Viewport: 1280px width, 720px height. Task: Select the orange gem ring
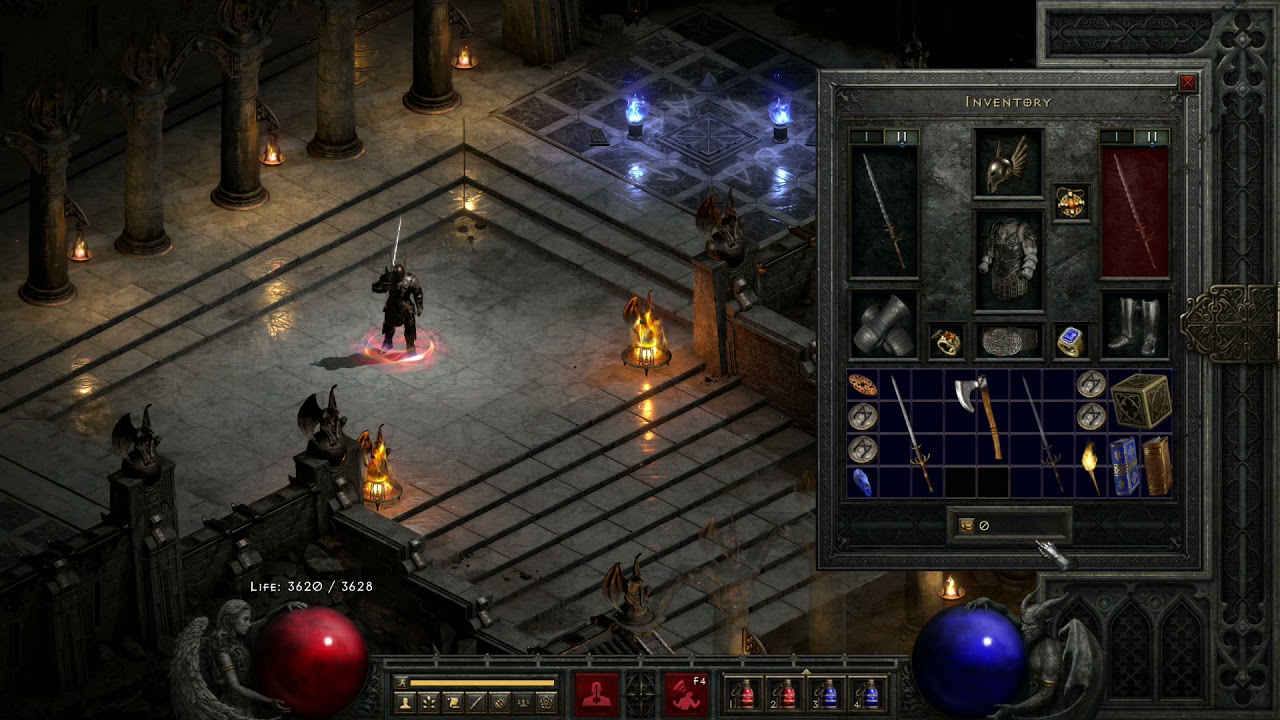pos(946,342)
